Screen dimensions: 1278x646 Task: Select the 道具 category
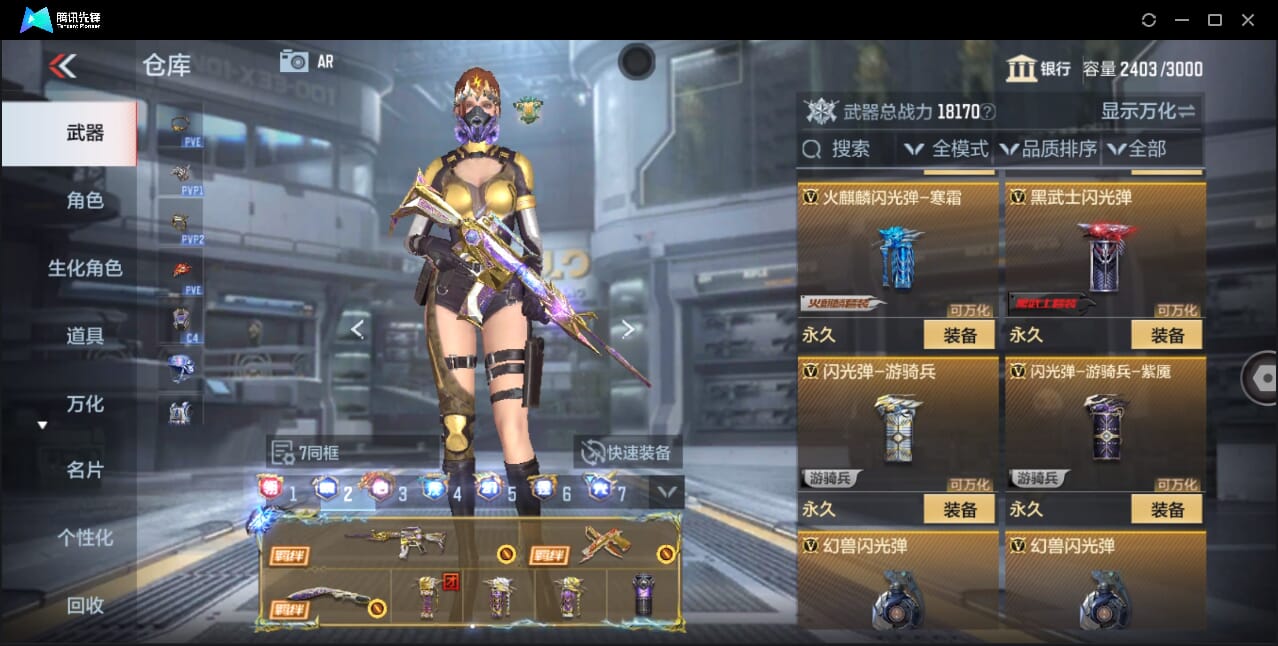85,336
